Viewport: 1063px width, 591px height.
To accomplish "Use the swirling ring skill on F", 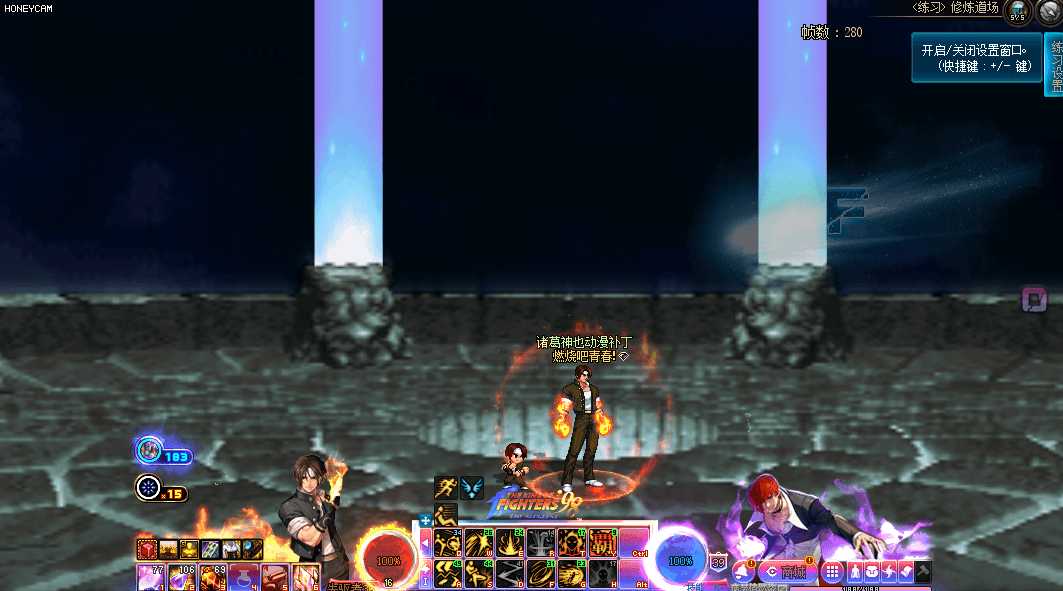I will 541,574.
